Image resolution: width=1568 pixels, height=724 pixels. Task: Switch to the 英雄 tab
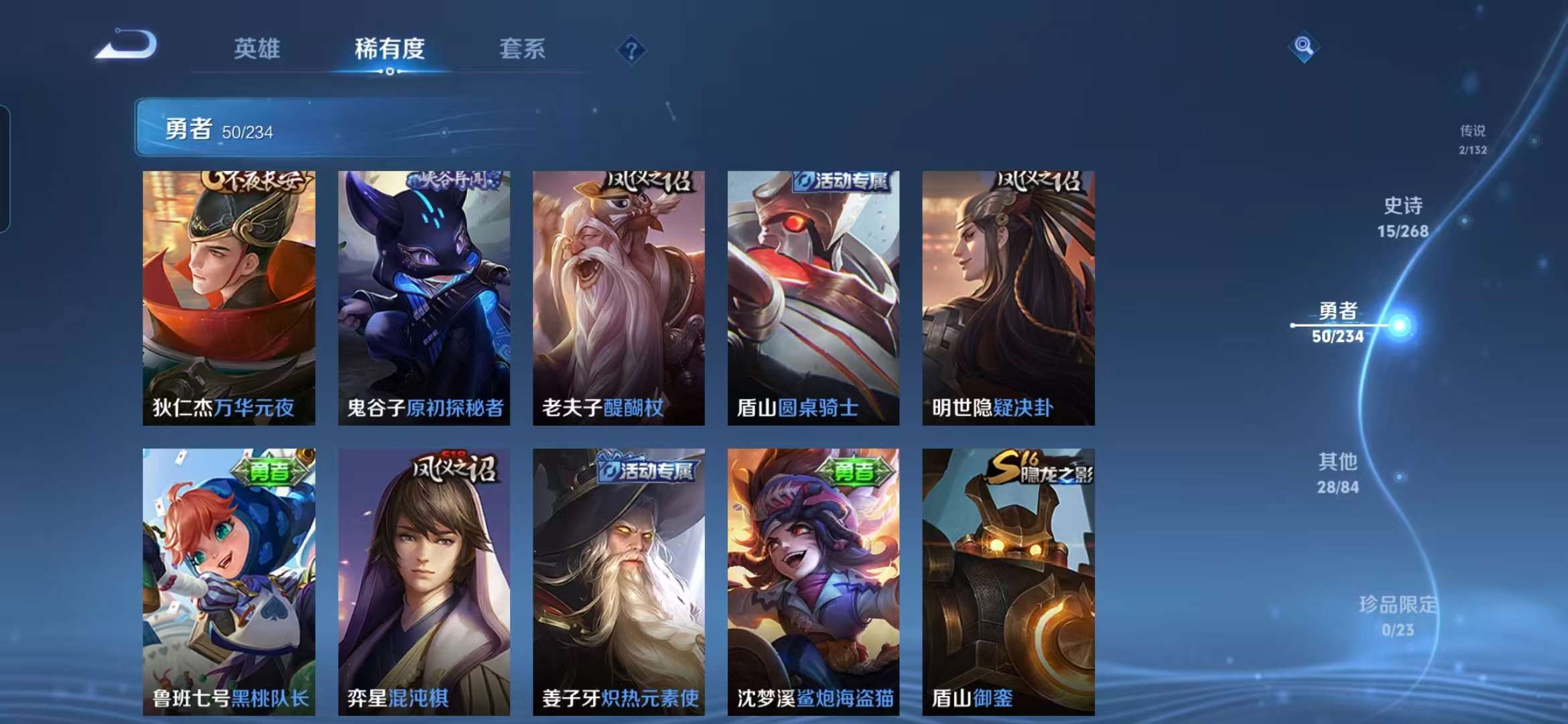point(255,48)
